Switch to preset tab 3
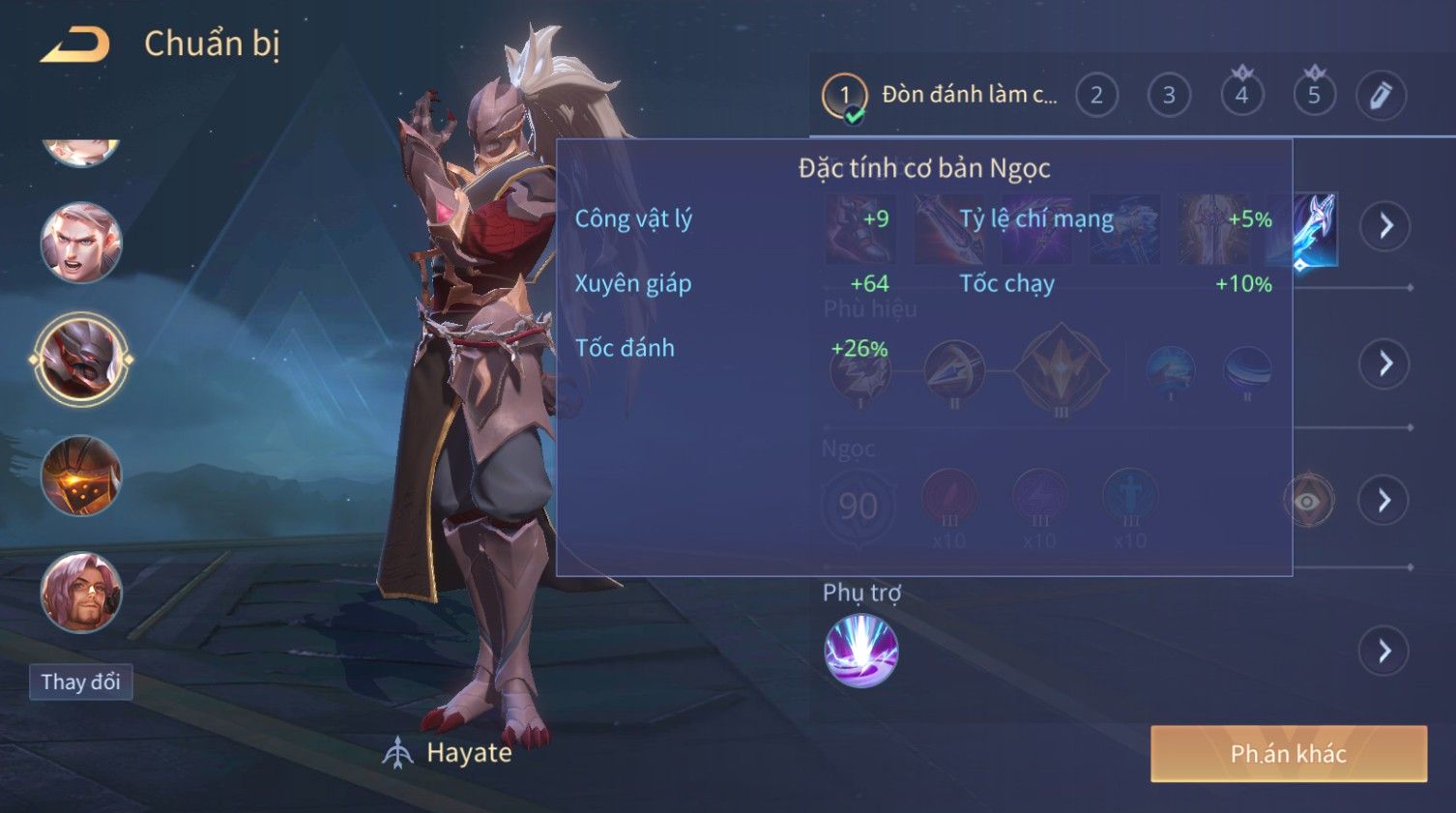 (1169, 95)
